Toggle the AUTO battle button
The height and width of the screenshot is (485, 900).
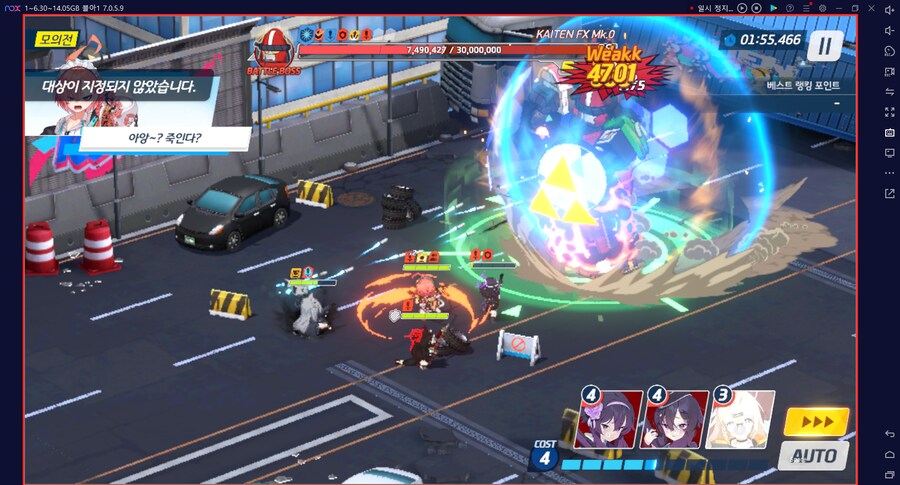tap(812, 455)
